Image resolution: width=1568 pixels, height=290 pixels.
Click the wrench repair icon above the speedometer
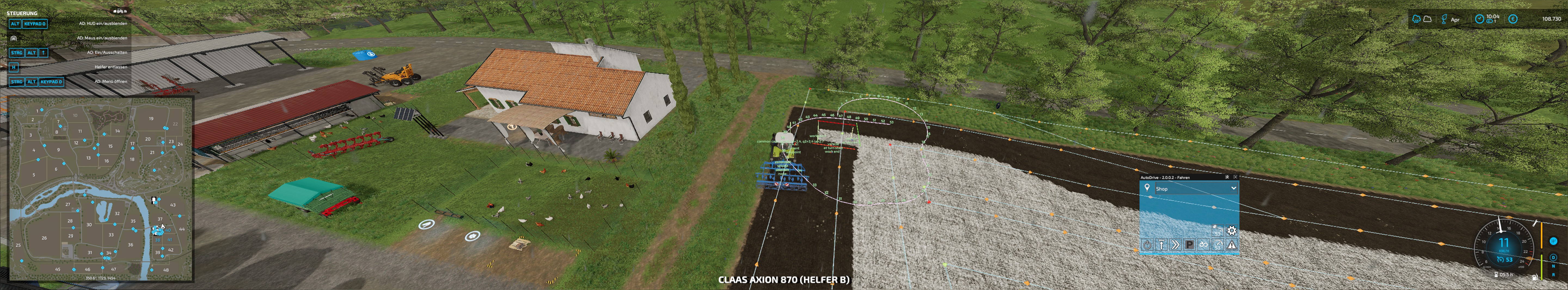(x=1535, y=224)
